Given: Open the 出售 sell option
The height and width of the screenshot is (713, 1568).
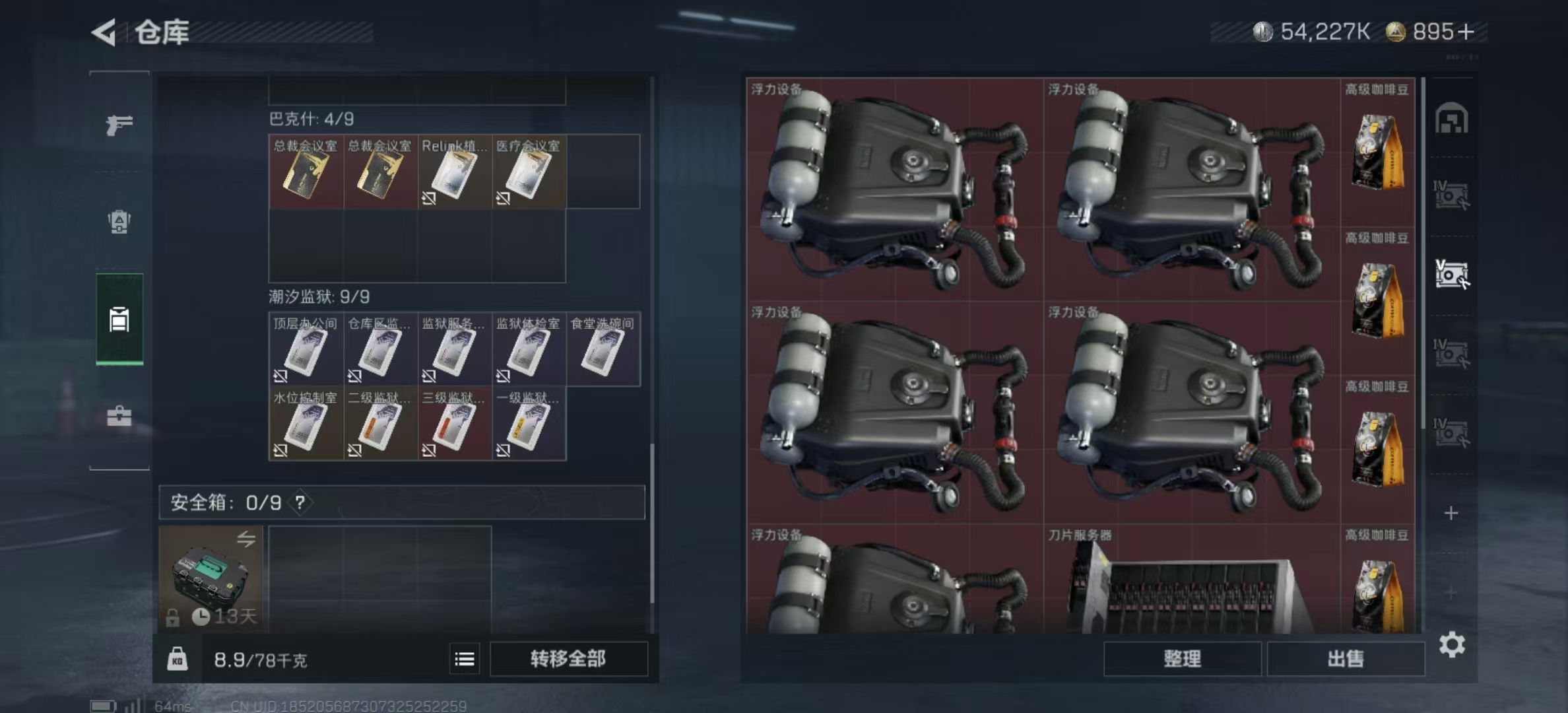Looking at the screenshot, I should tap(1346, 658).
